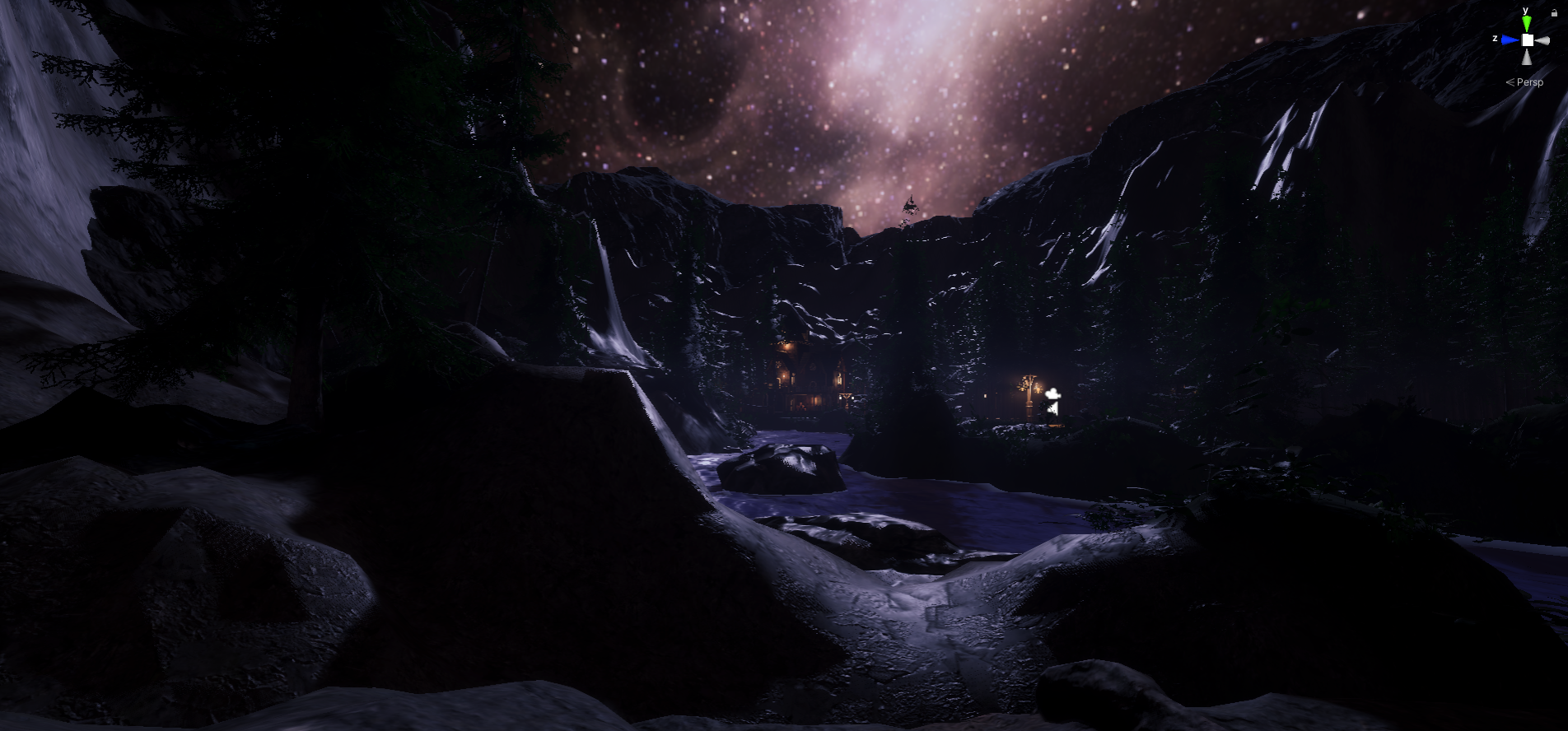This screenshot has height=731, width=1568.
Task: Select the blue Z axis cone
Action: (x=1509, y=40)
